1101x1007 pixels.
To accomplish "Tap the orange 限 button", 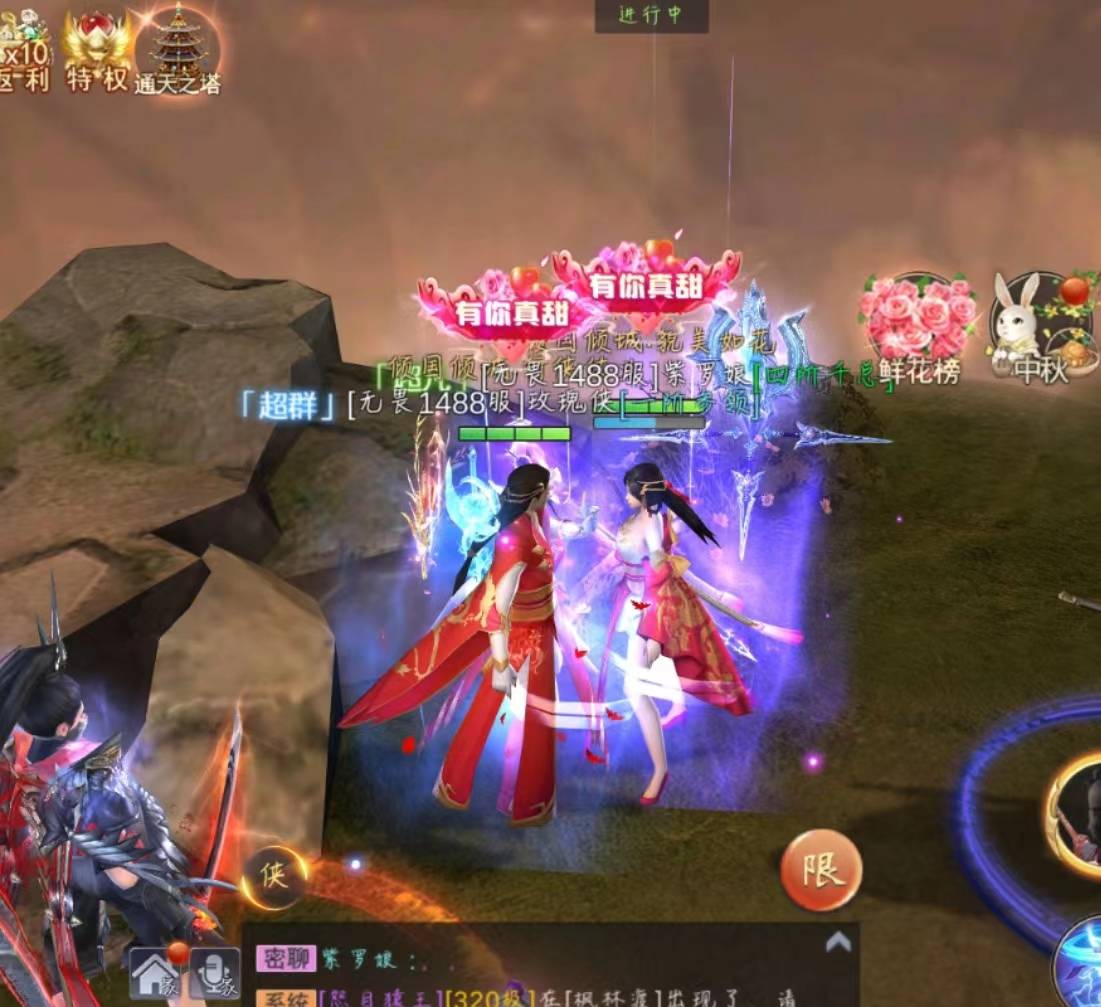I will [x=821, y=868].
